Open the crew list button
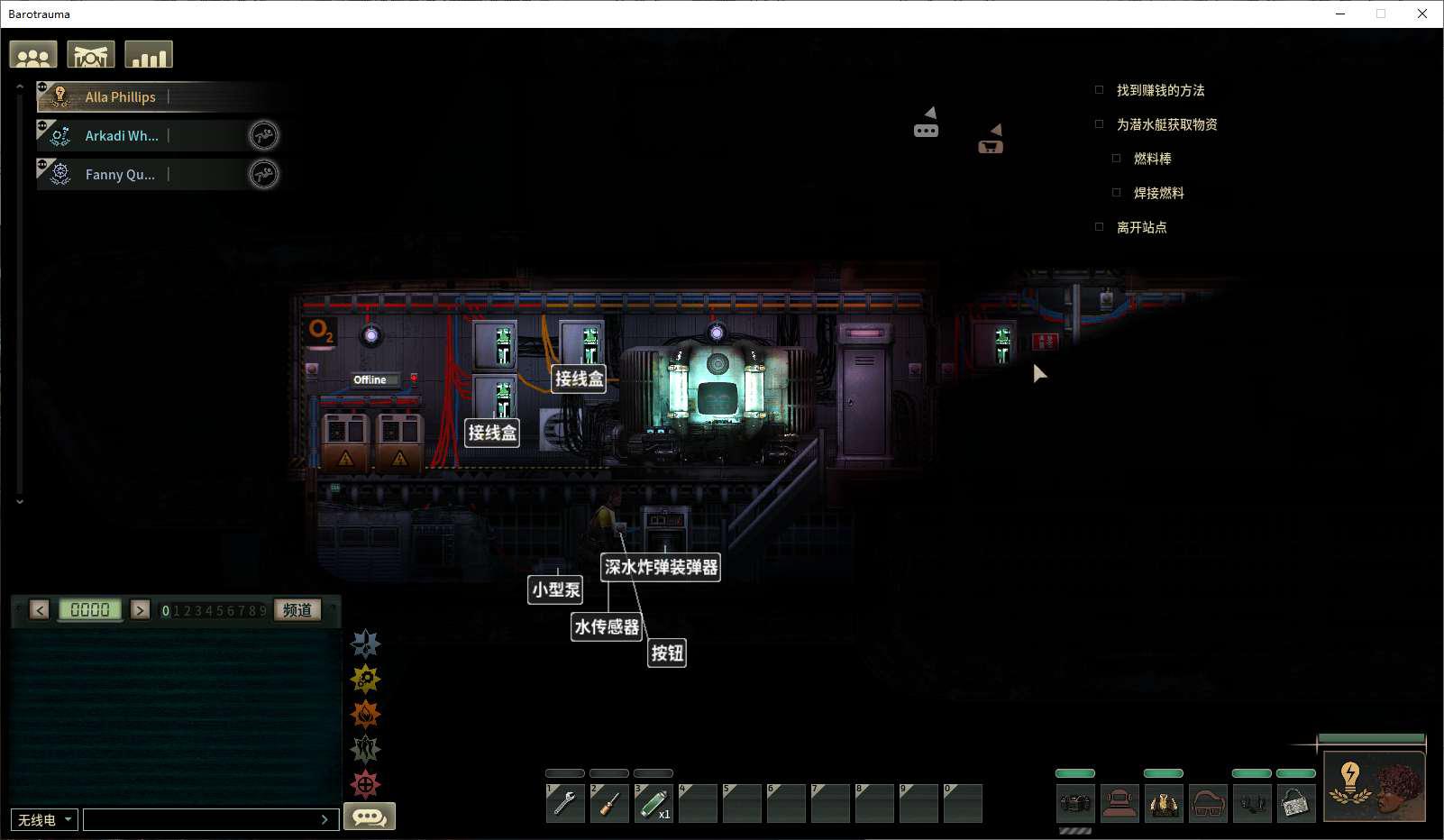Viewport: 1444px width, 840px height. pyautogui.click(x=33, y=55)
